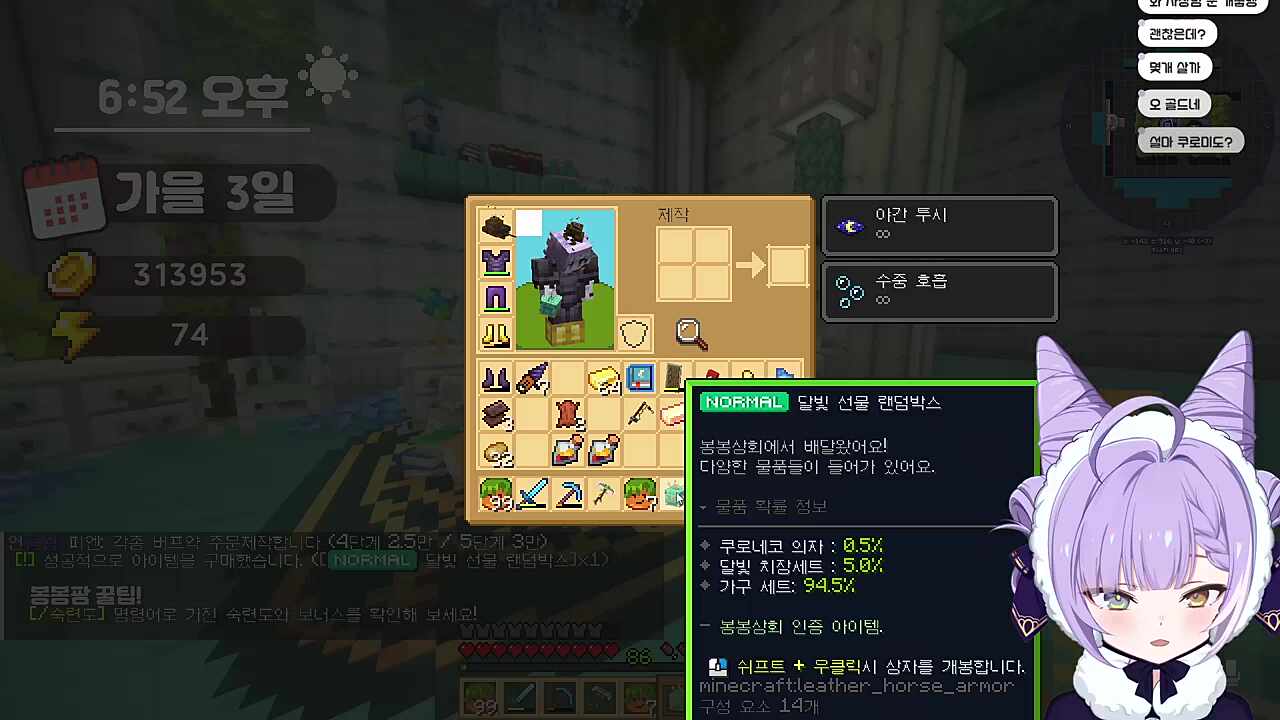This screenshot has height=720, width=1280.
Task: Activate the 야간 투시 buff button
Action: point(940,226)
